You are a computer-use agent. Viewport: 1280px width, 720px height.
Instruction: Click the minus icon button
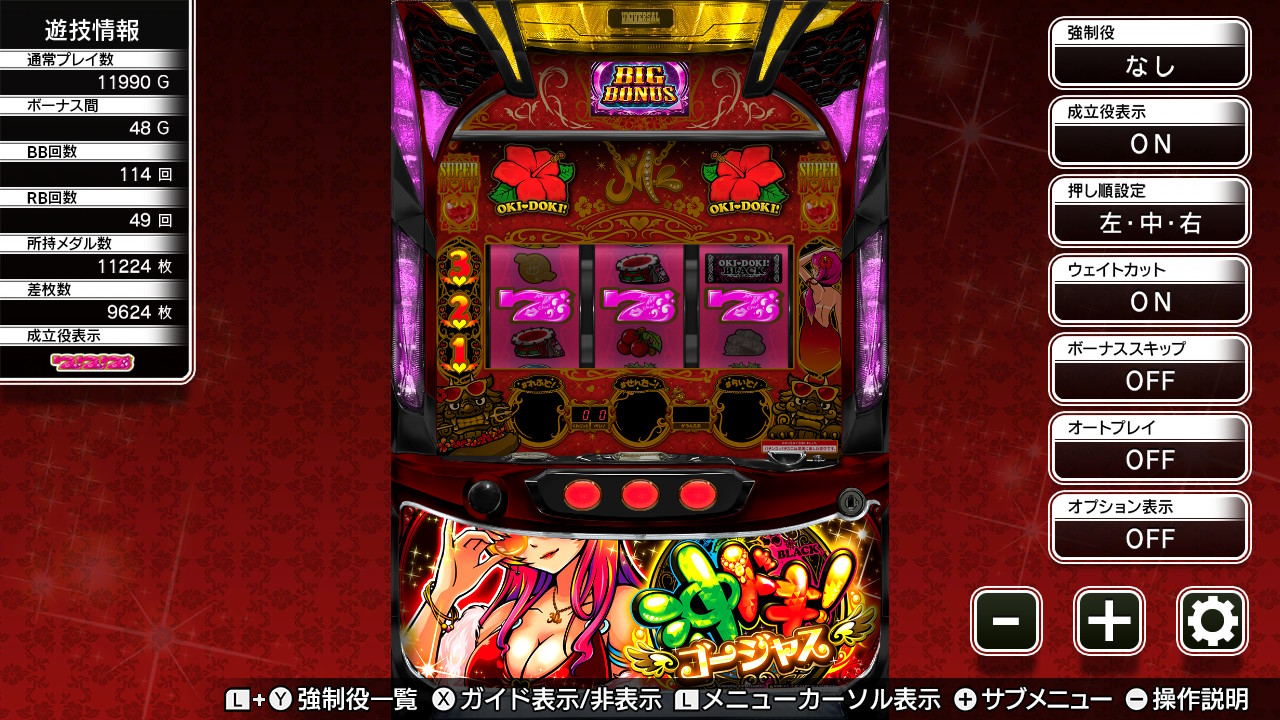(1006, 620)
